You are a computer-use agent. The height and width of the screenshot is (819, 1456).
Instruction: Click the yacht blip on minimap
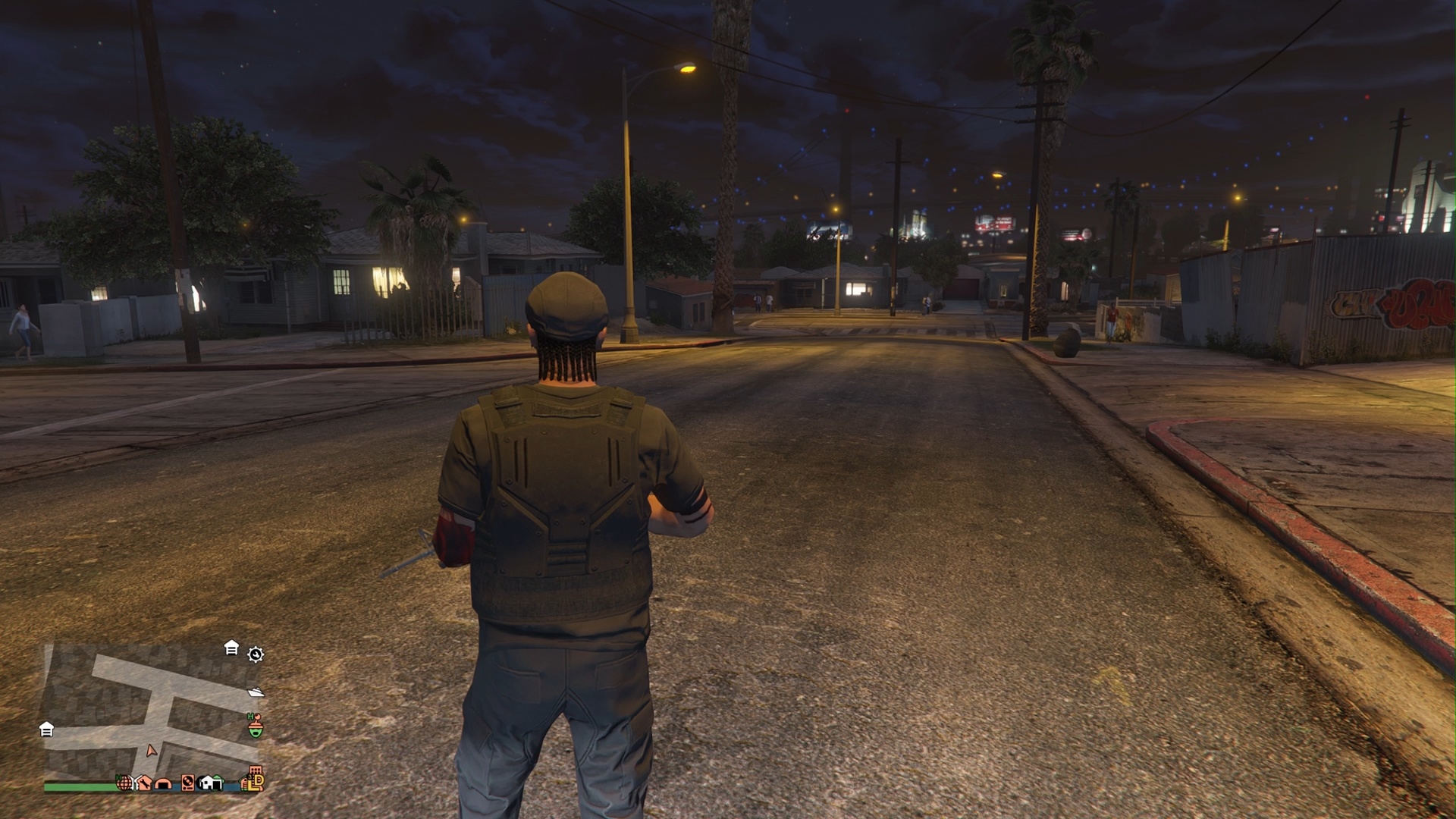tap(256, 692)
